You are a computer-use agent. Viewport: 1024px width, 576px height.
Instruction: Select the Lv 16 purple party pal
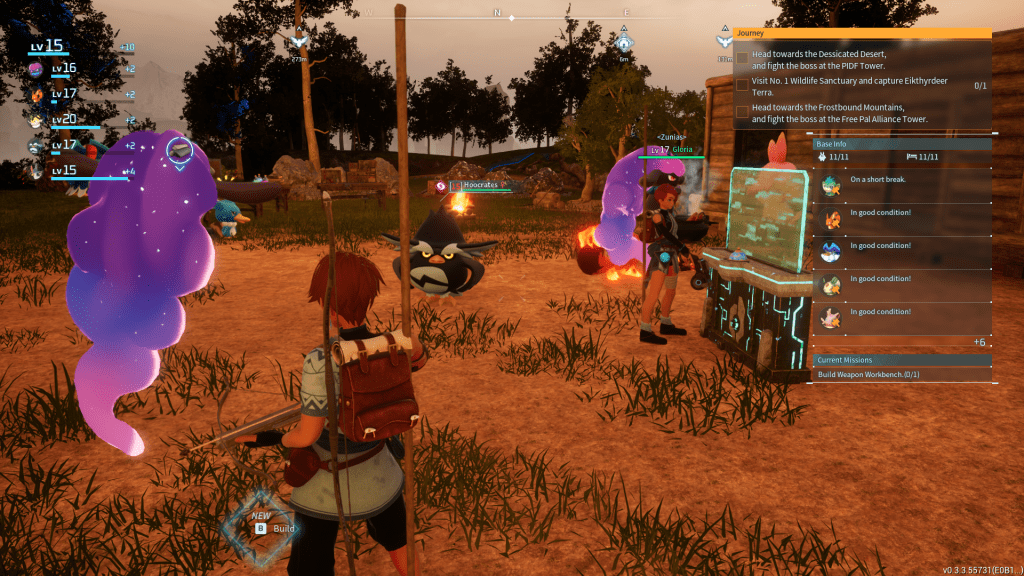(x=36, y=69)
